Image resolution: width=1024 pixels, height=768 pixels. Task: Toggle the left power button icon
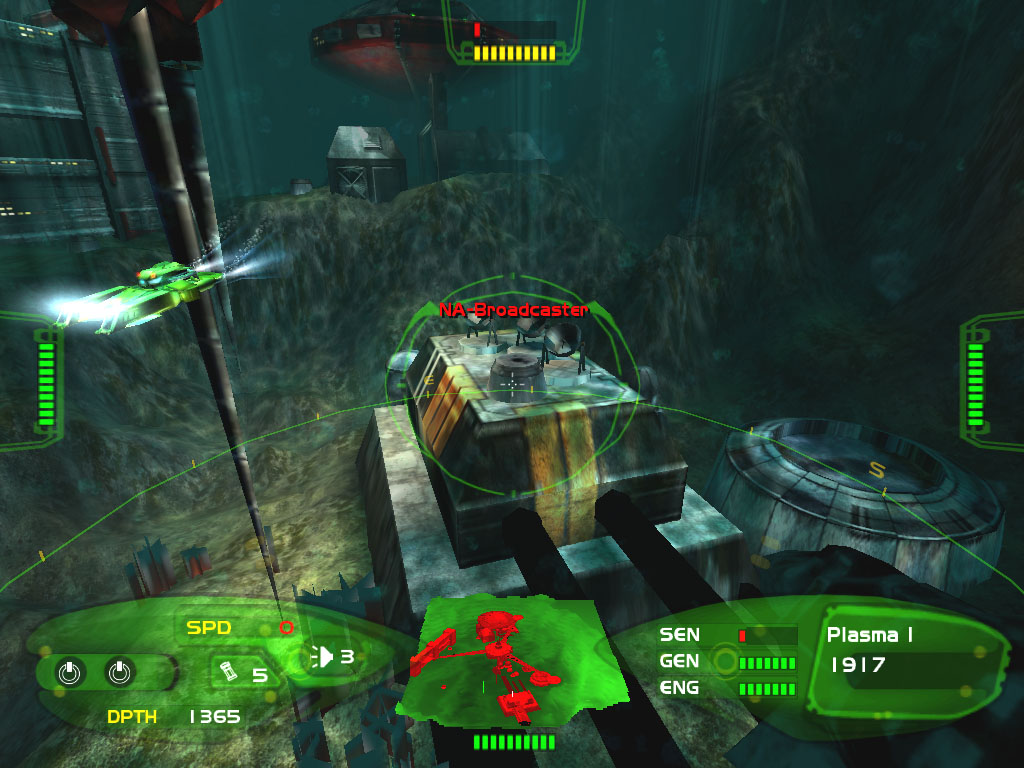click(68, 673)
